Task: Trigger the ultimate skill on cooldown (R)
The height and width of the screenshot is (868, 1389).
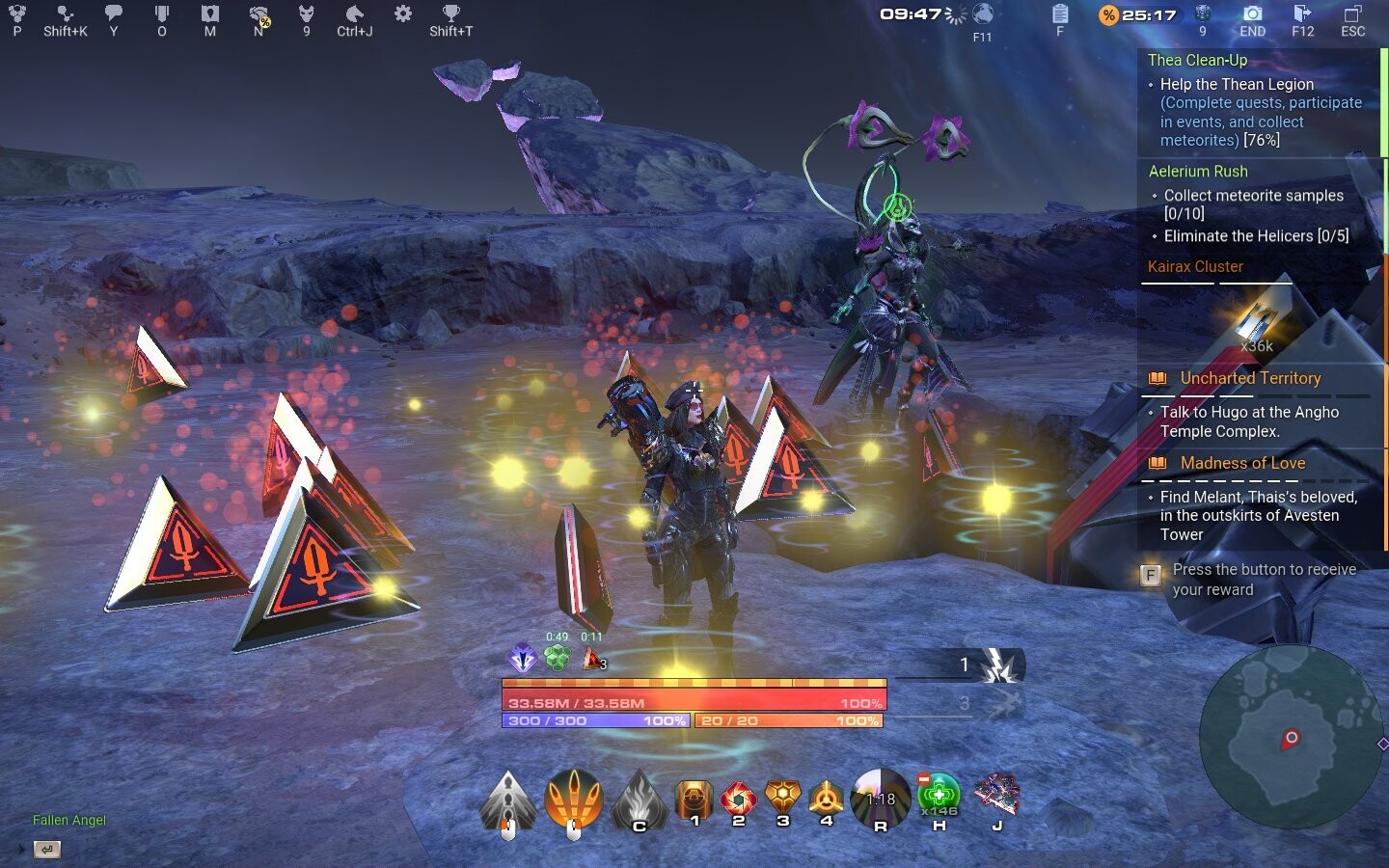Action: point(881,799)
